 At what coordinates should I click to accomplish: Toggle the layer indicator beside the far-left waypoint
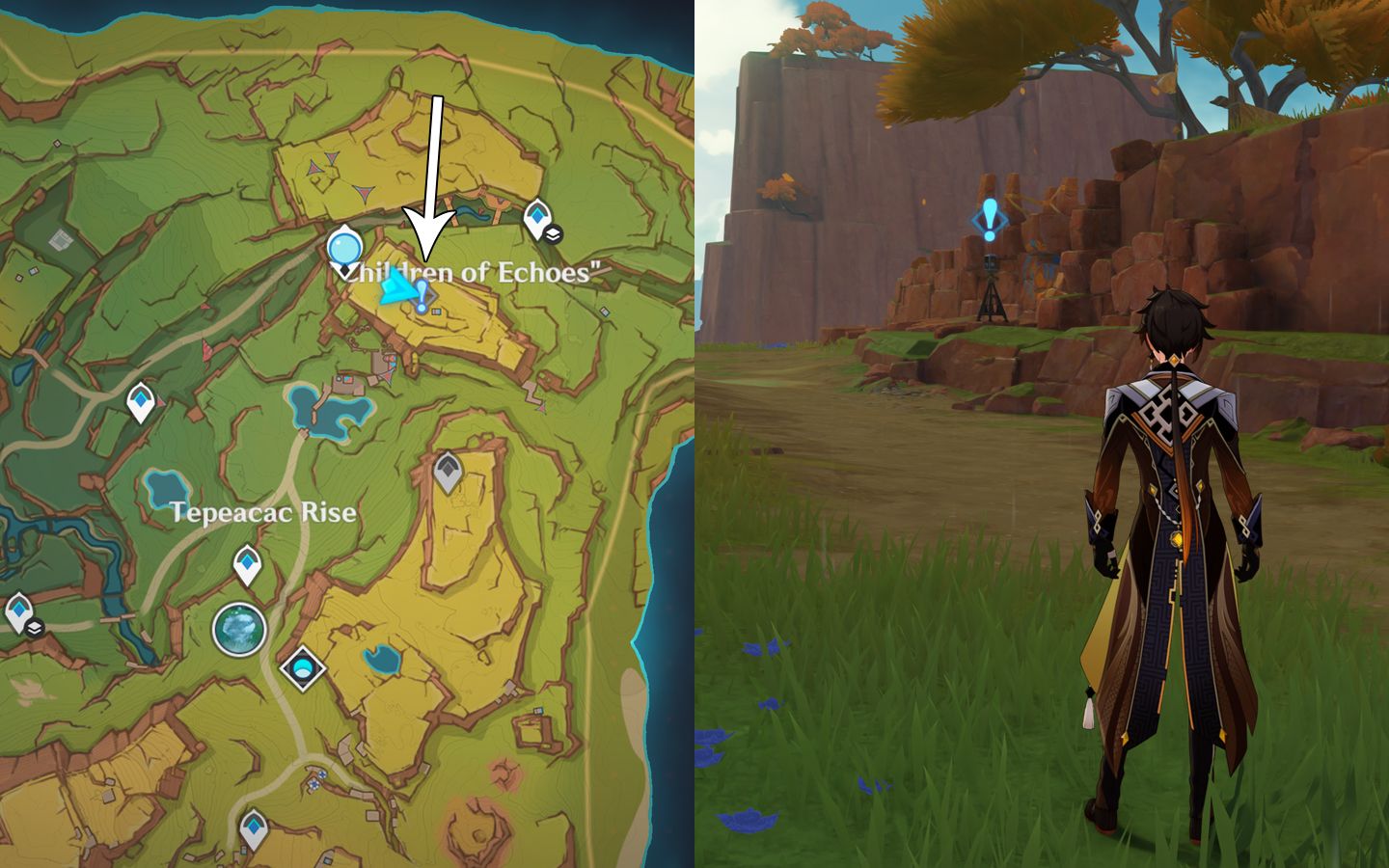tap(35, 627)
